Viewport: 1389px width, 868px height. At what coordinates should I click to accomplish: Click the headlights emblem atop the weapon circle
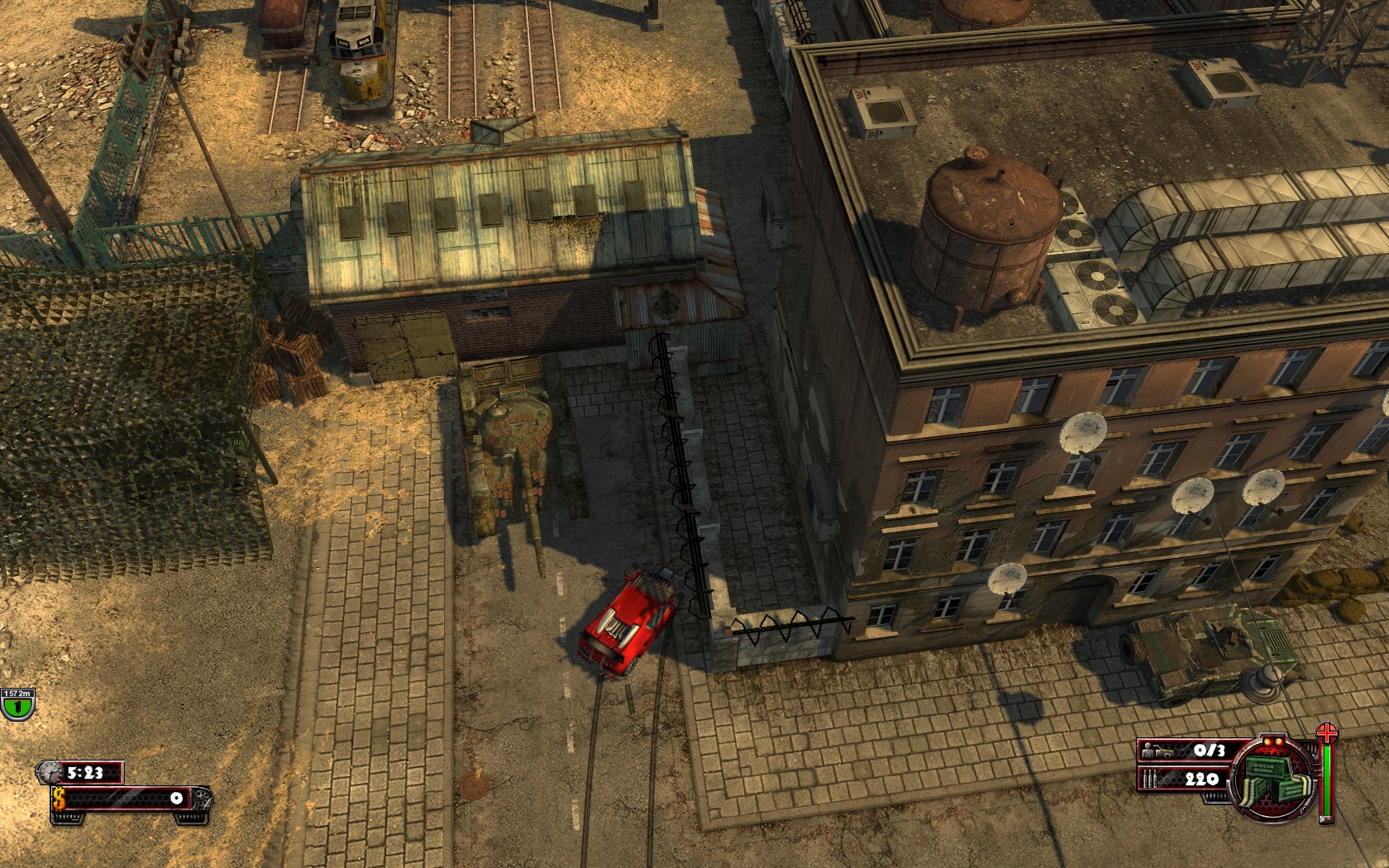[1273, 742]
